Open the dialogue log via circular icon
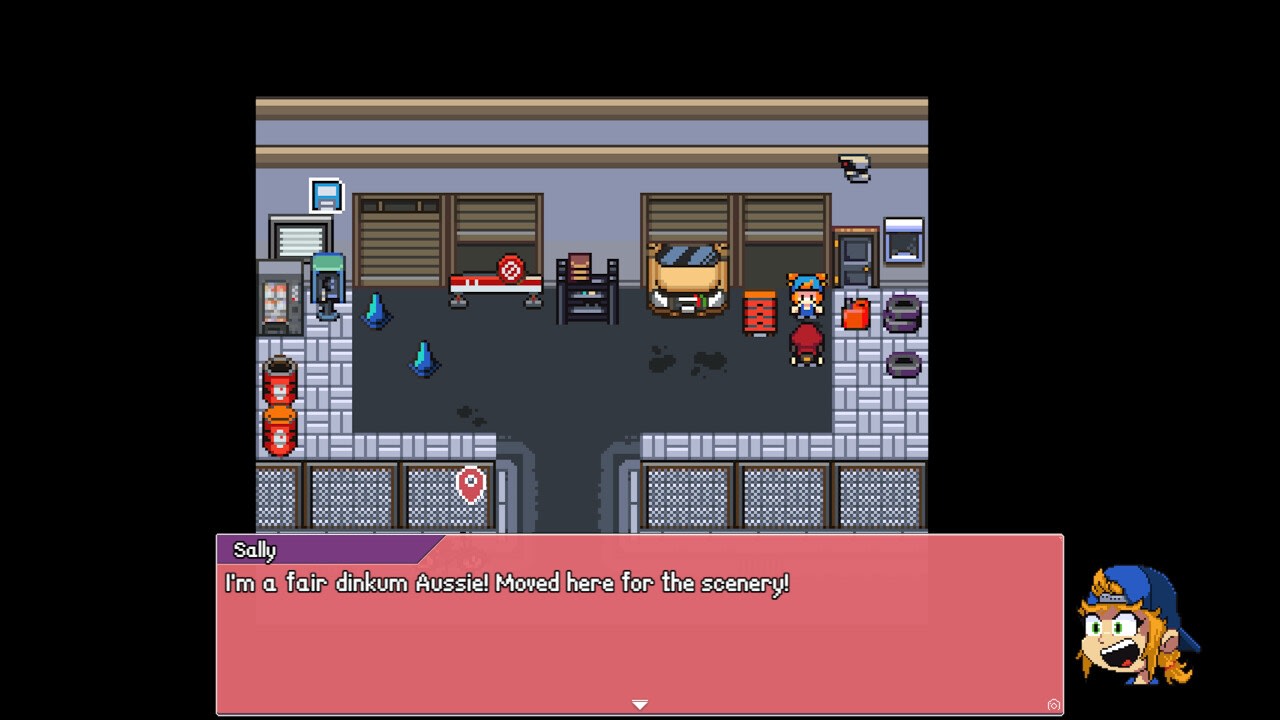 pos(1053,705)
